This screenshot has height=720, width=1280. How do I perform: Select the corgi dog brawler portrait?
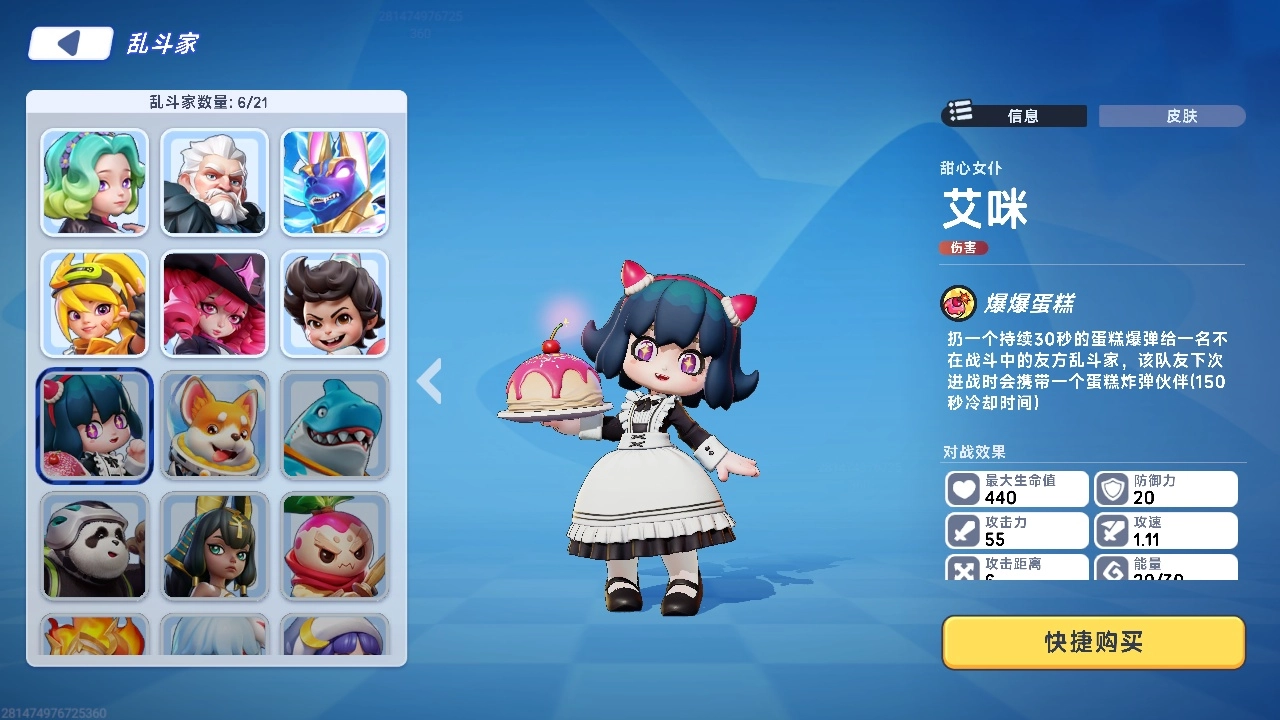coord(214,426)
